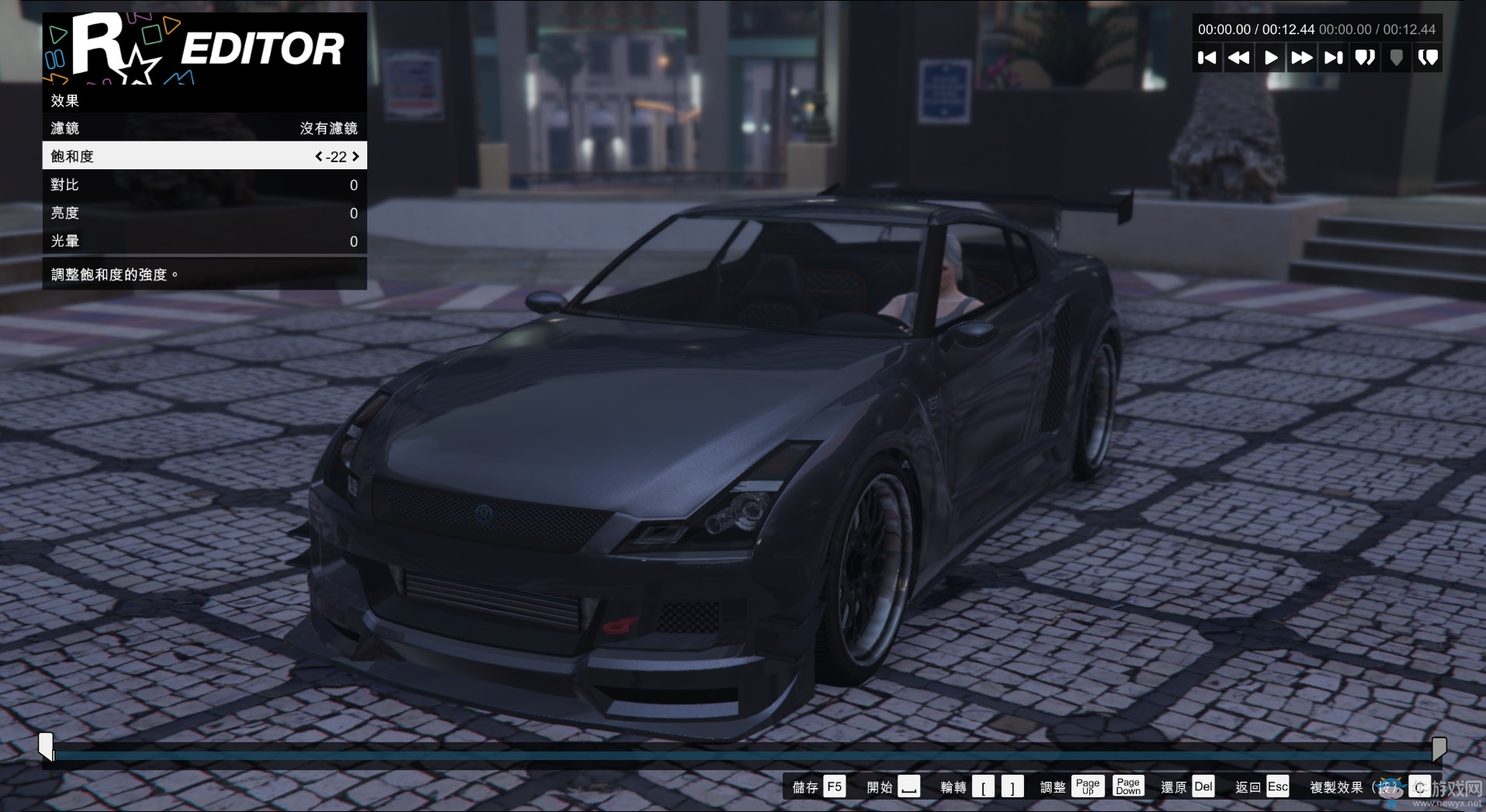1486x812 pixels.
Task: Click the left handle of the timeline scrubber
Action: (47, 748)
